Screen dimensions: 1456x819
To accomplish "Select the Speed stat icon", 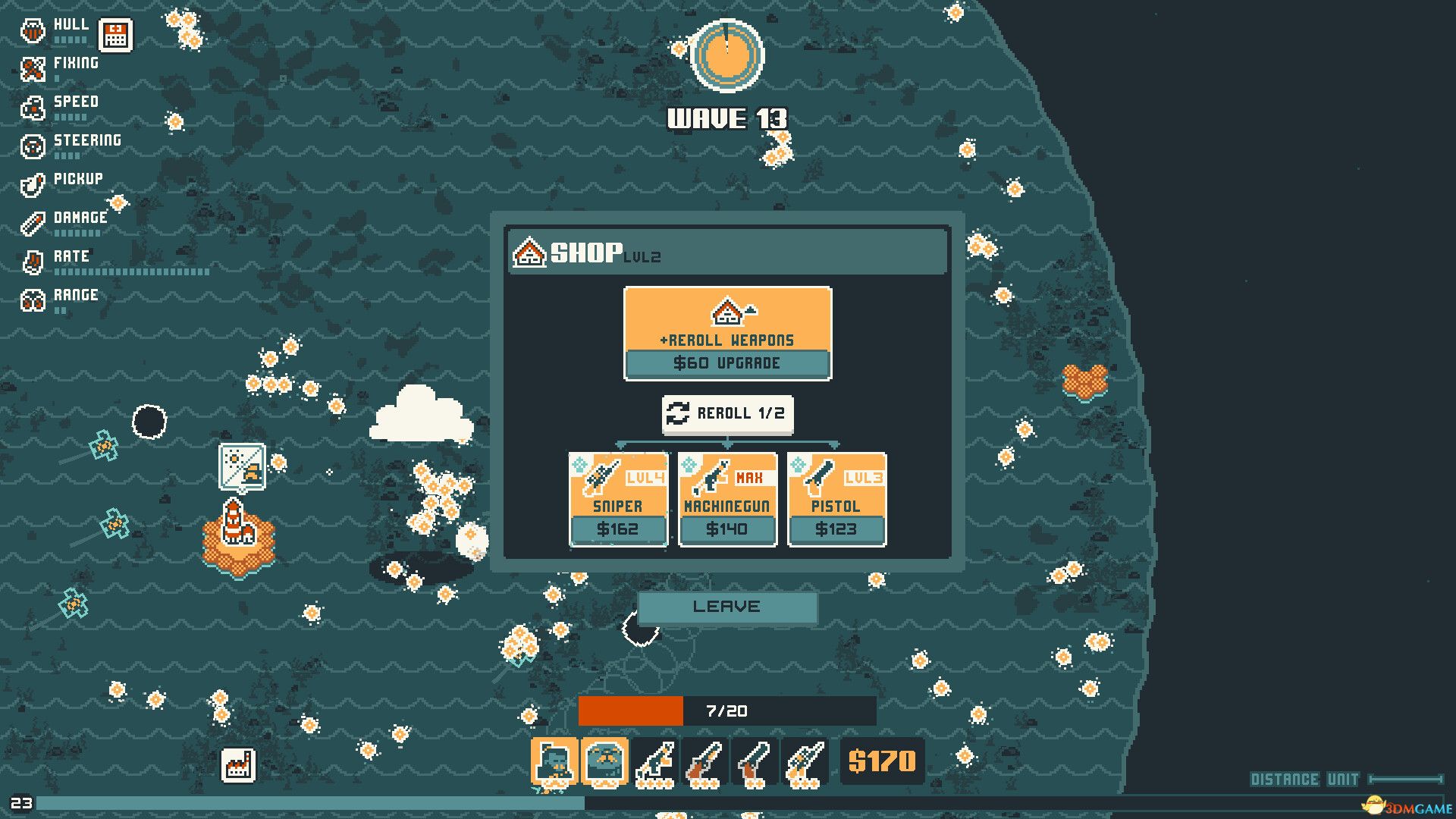I will [x=33, y=106].
